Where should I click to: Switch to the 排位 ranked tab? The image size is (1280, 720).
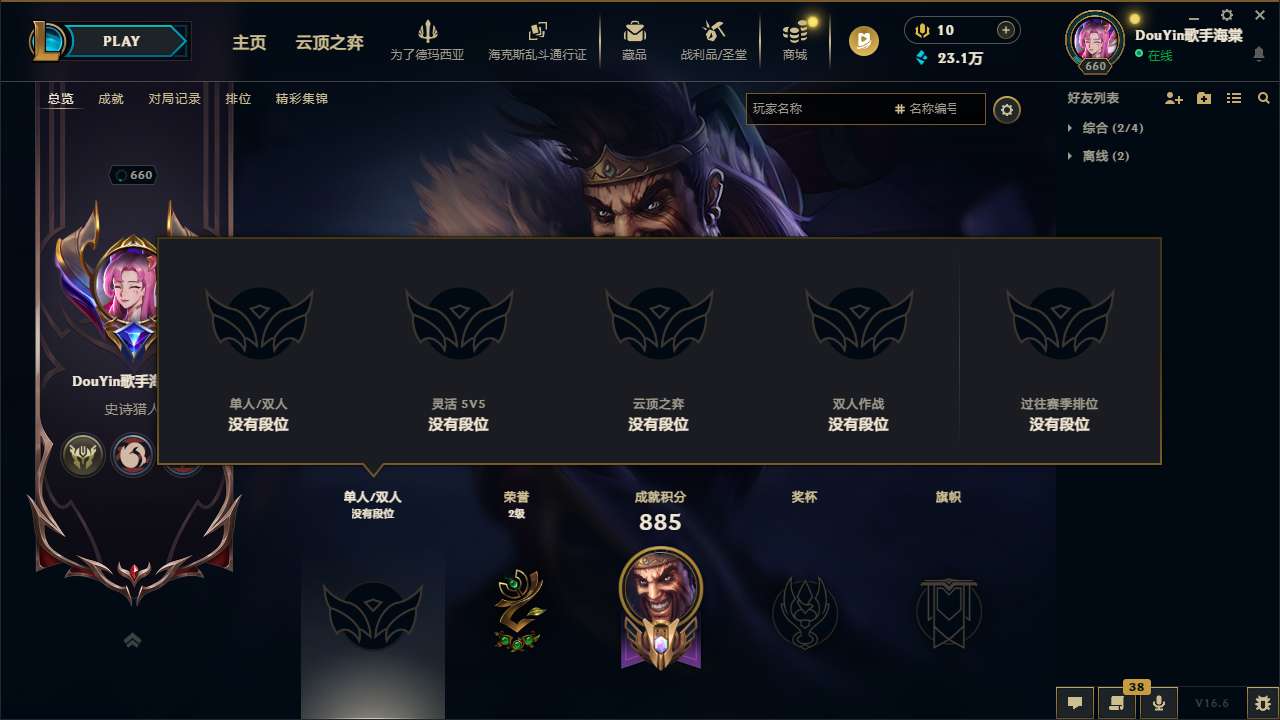coord(239,98)
